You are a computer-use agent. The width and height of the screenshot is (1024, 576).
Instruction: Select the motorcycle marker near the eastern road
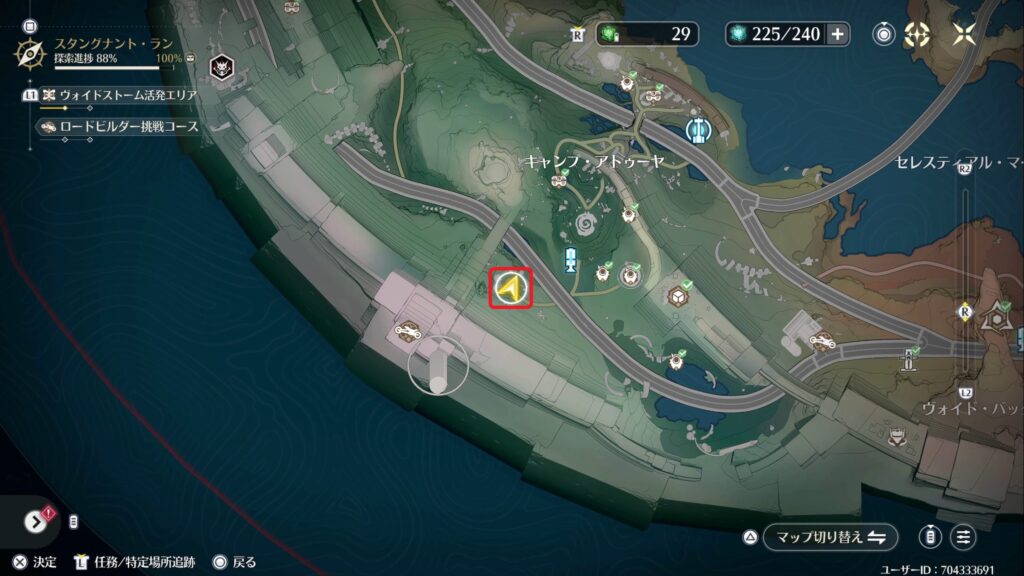coord(822,342)
